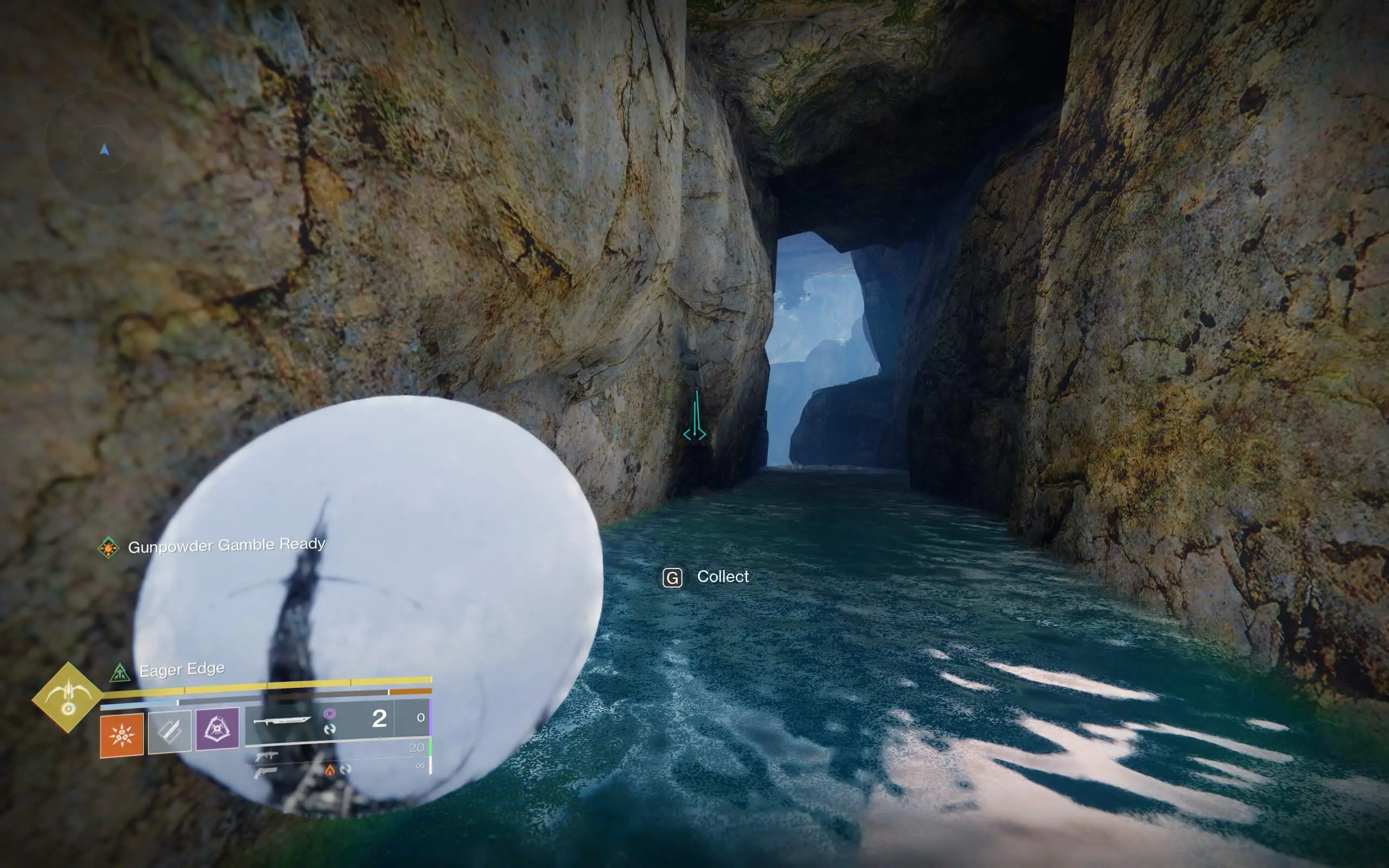
Task: Expand the Collect prompt G key badge
Action: [x=673, y=578]
